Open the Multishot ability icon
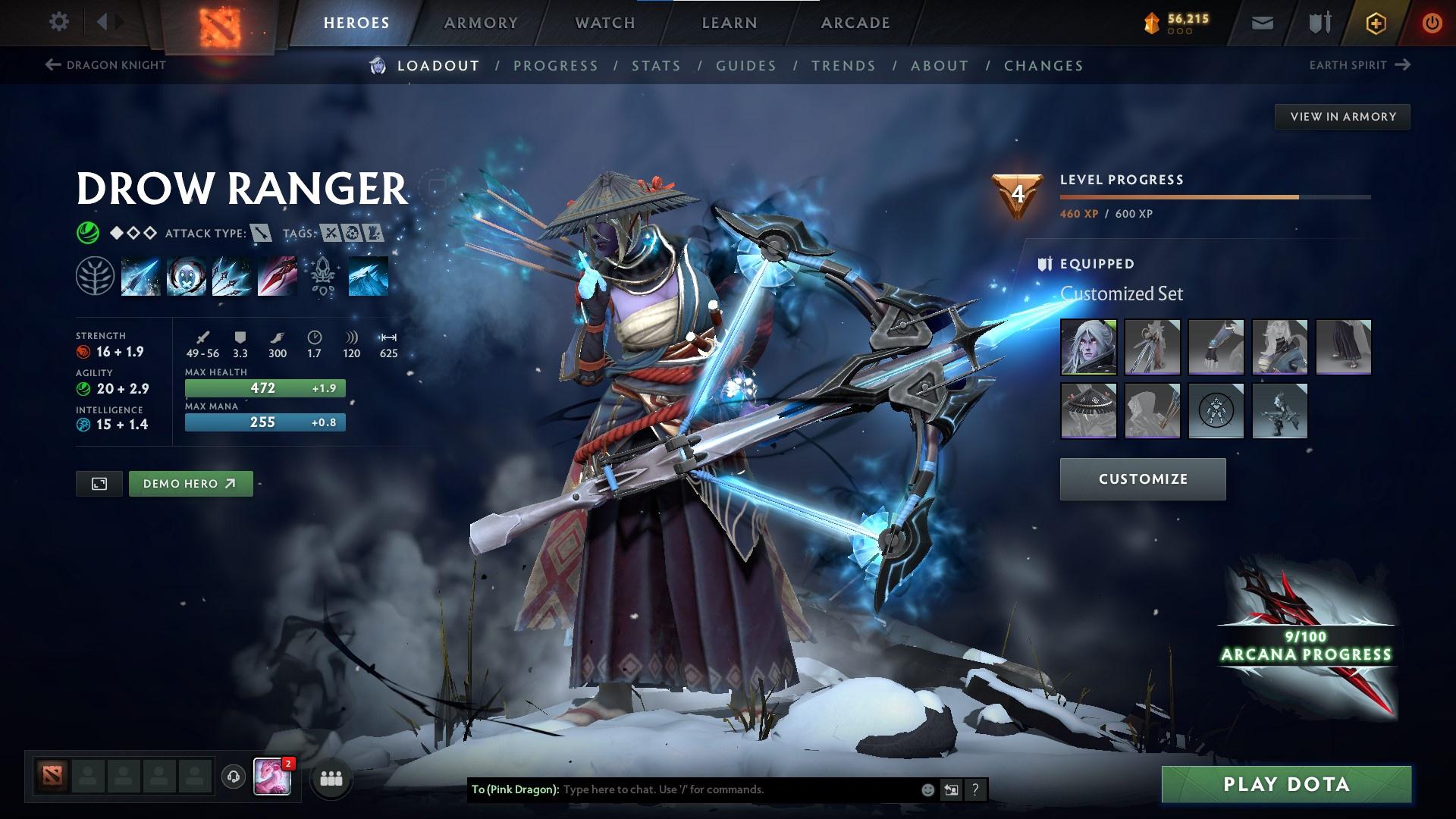Screen dimensions: 1456x819 tap(232, 275)
